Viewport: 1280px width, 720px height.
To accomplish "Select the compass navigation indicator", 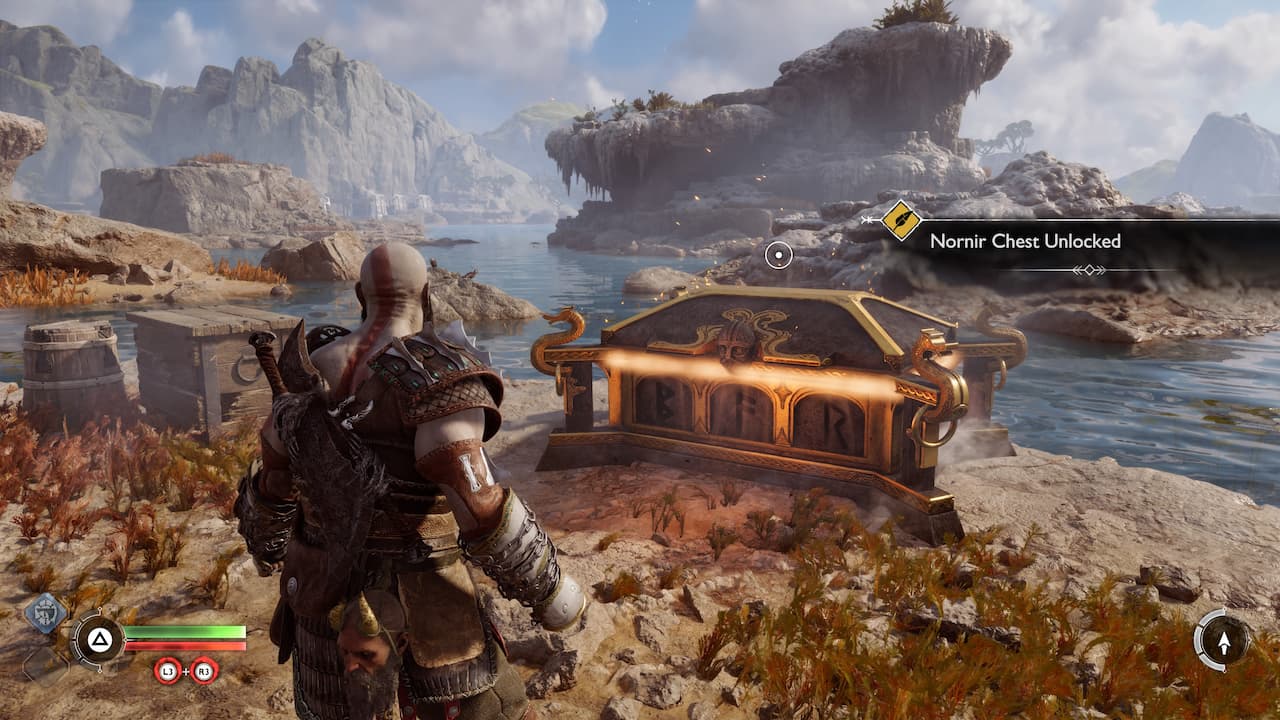I will coord(1223,639).
